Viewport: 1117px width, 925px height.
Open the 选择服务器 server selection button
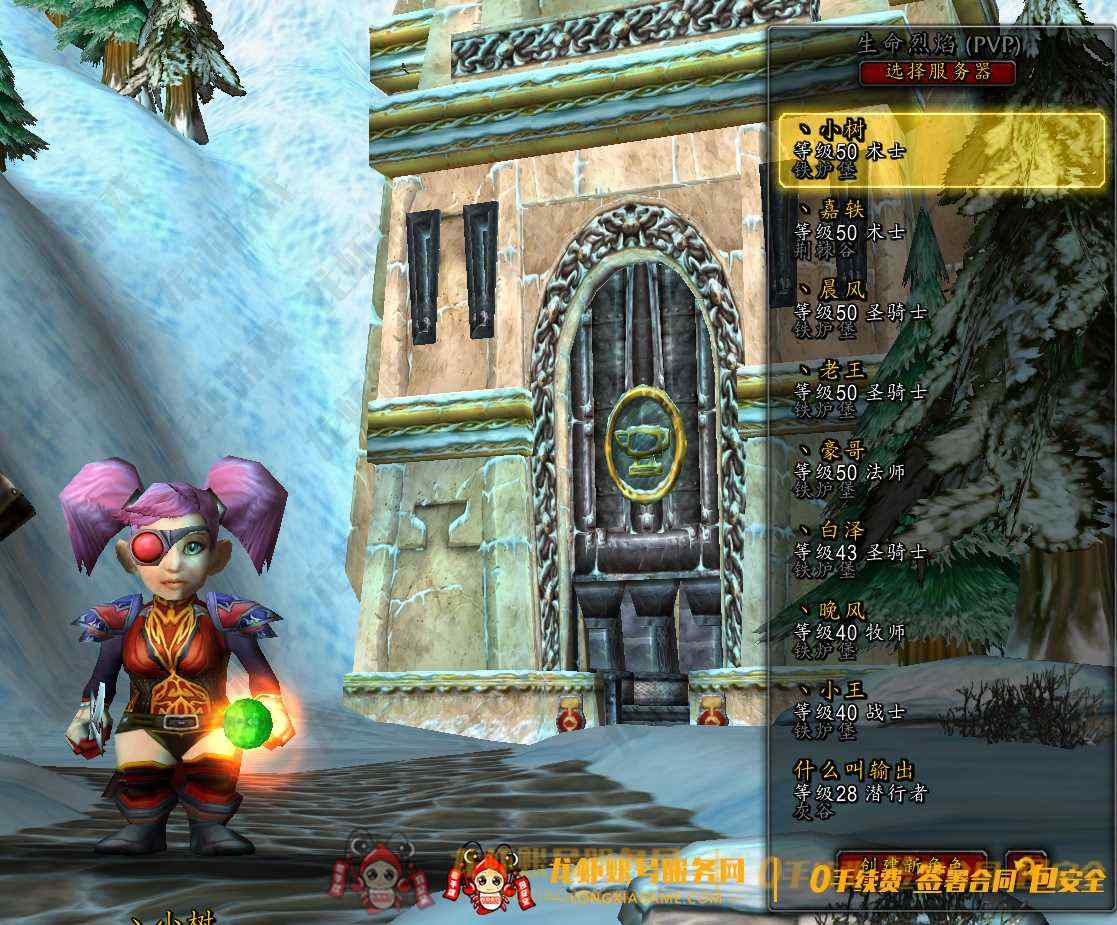pyautogui.click(x=937, y=72)
